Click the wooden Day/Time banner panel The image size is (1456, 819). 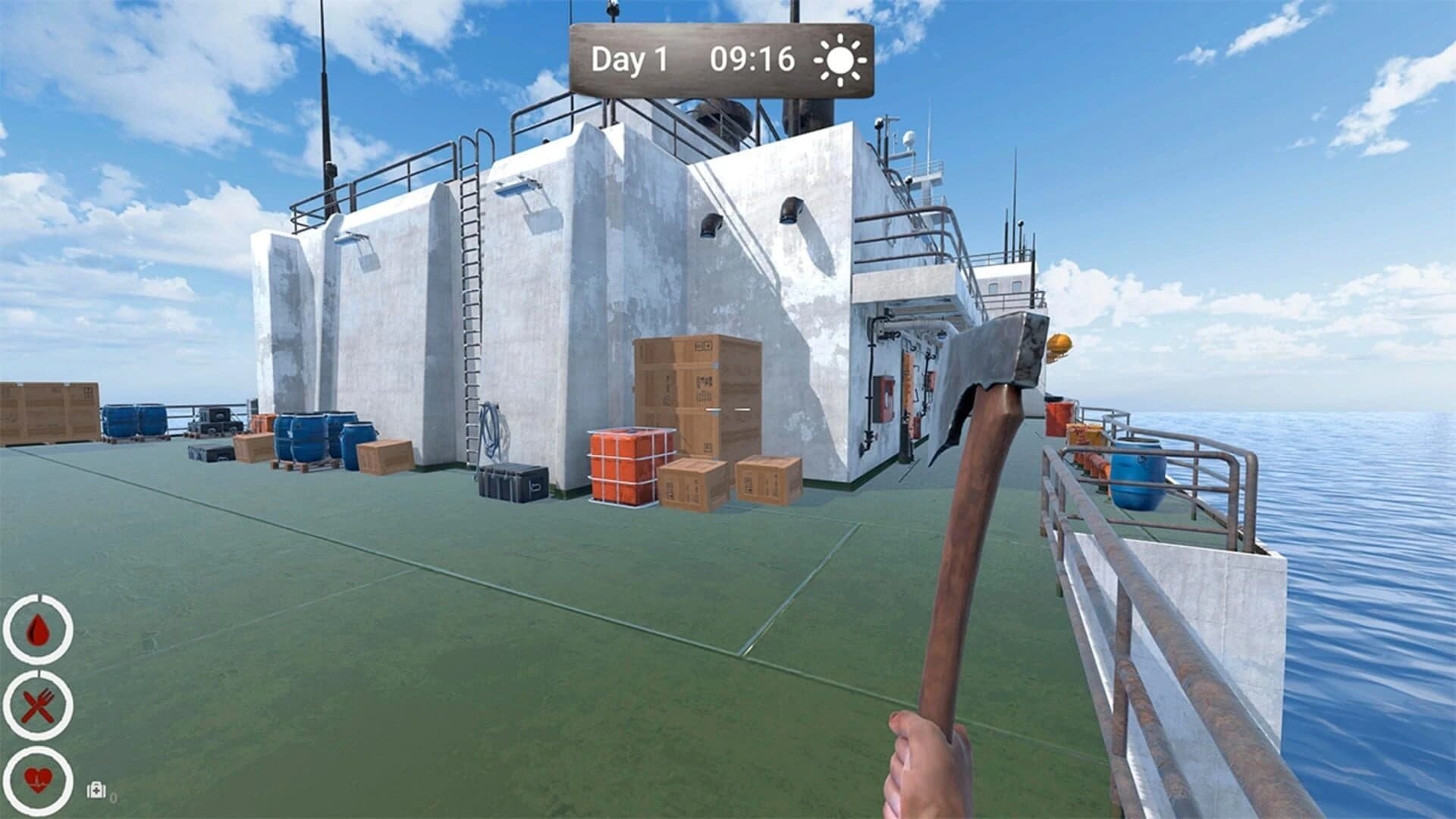pyautogui.click(x=720, y=61)
